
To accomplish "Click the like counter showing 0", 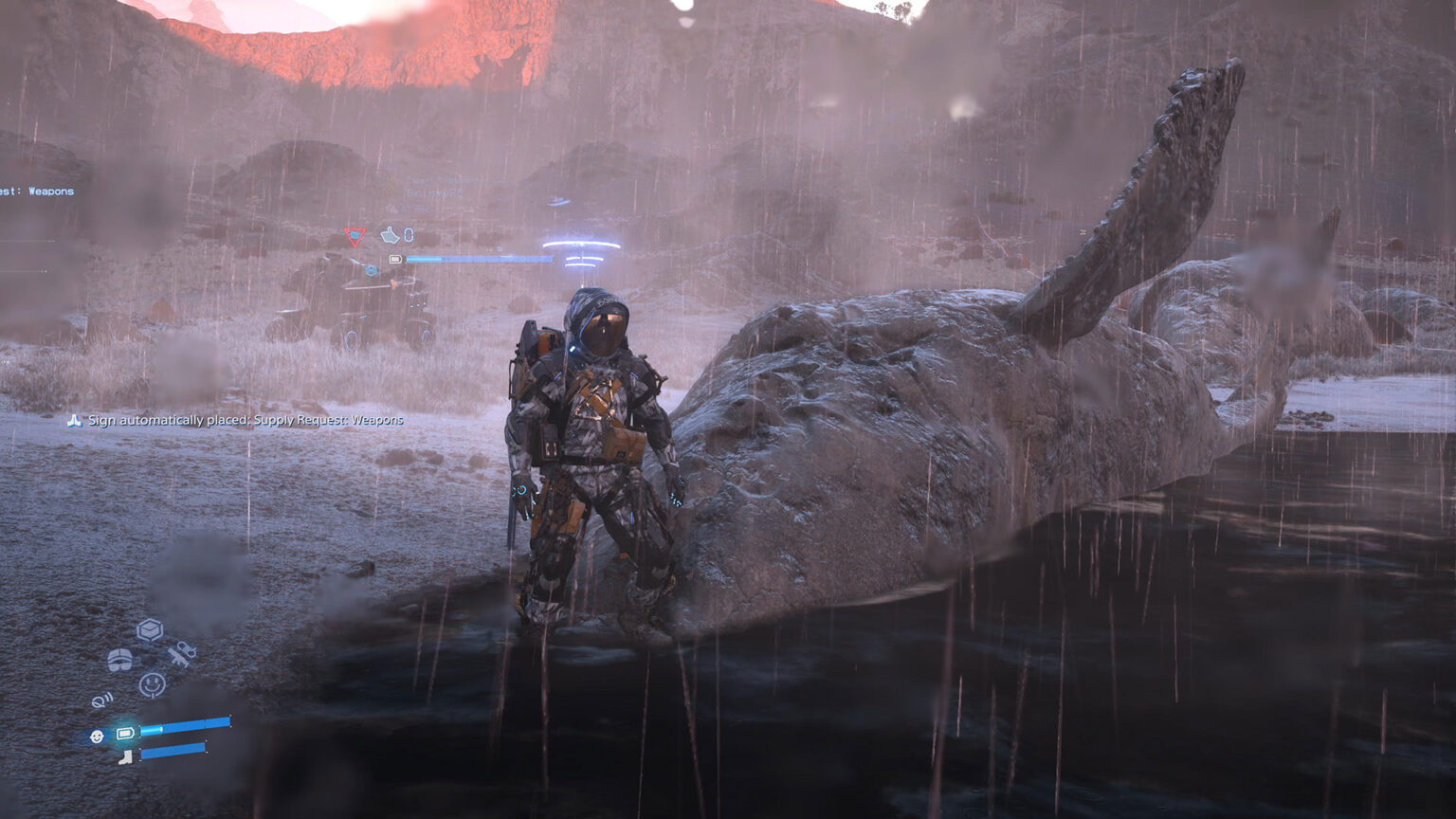I will tap(408, 236).
